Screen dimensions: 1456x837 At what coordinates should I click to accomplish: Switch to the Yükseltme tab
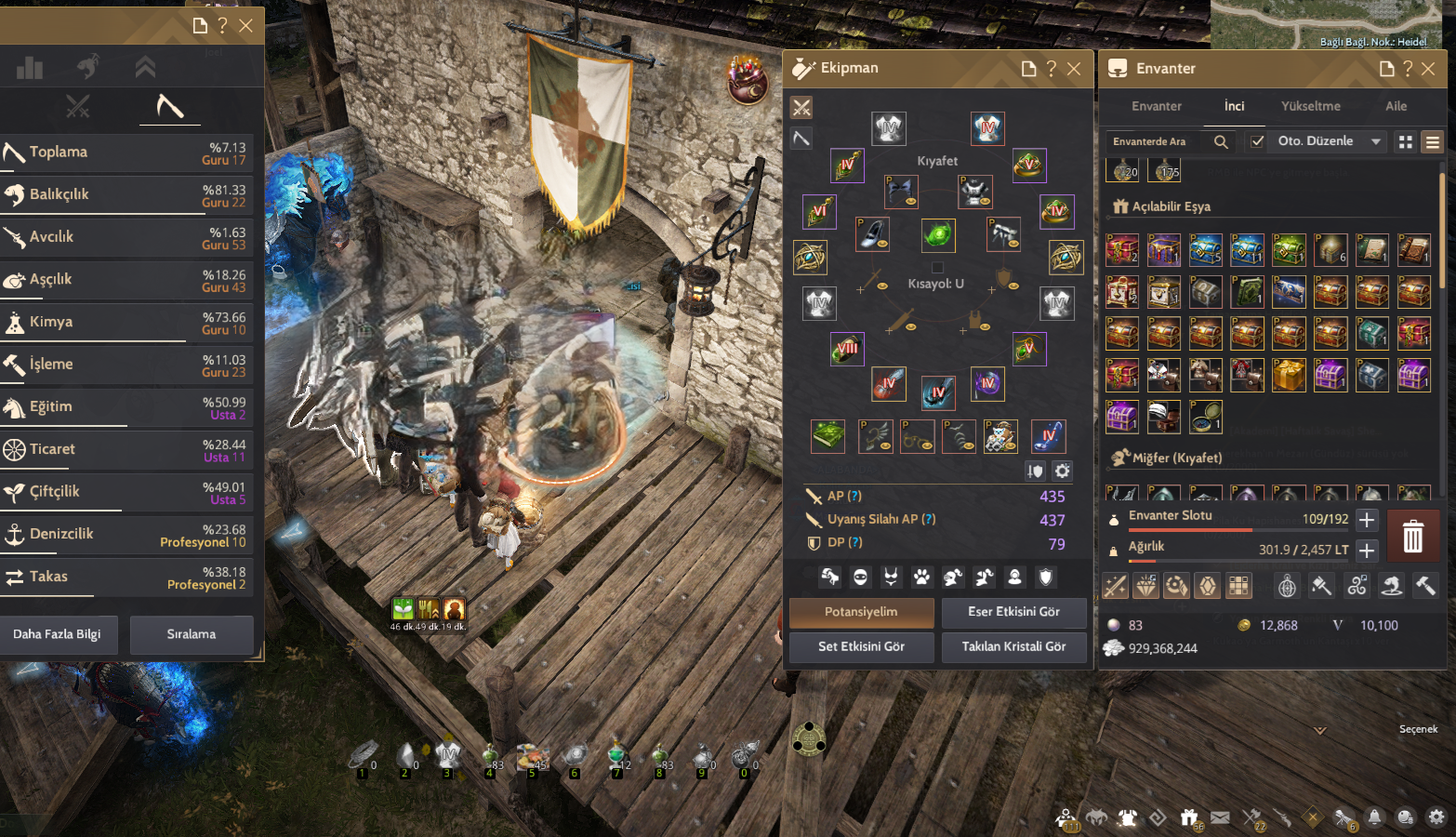click(1311, 106)
